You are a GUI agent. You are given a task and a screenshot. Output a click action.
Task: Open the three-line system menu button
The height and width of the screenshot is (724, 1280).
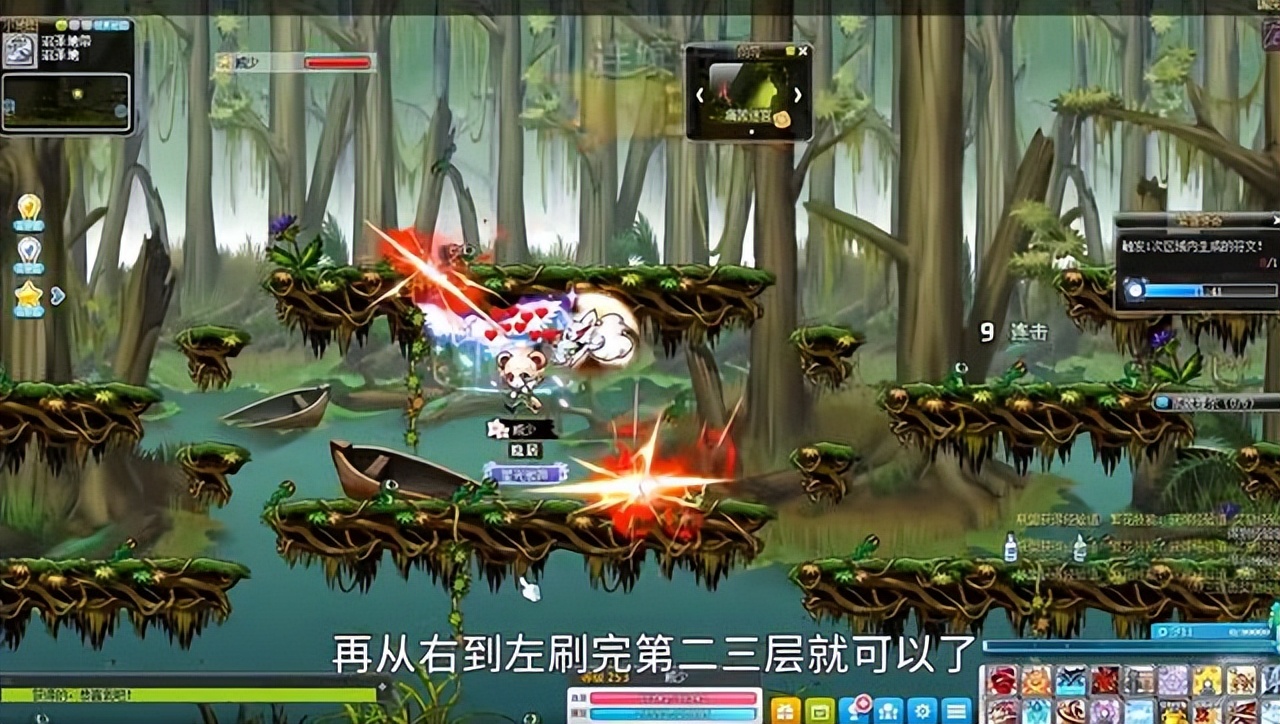tap(956, 709)
